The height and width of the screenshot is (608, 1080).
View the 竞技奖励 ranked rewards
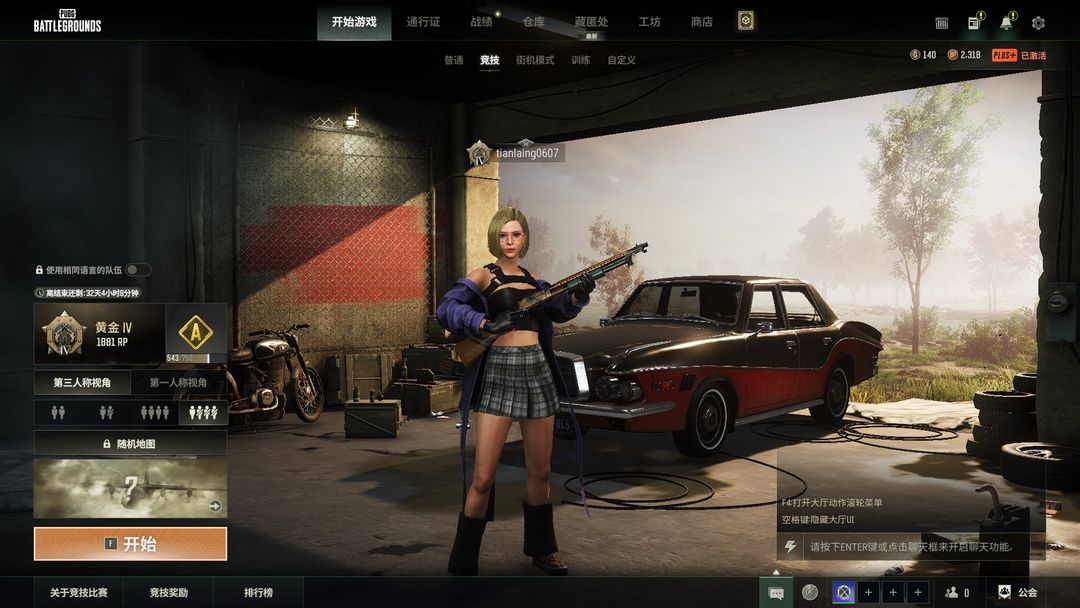(x=169, y=593)
